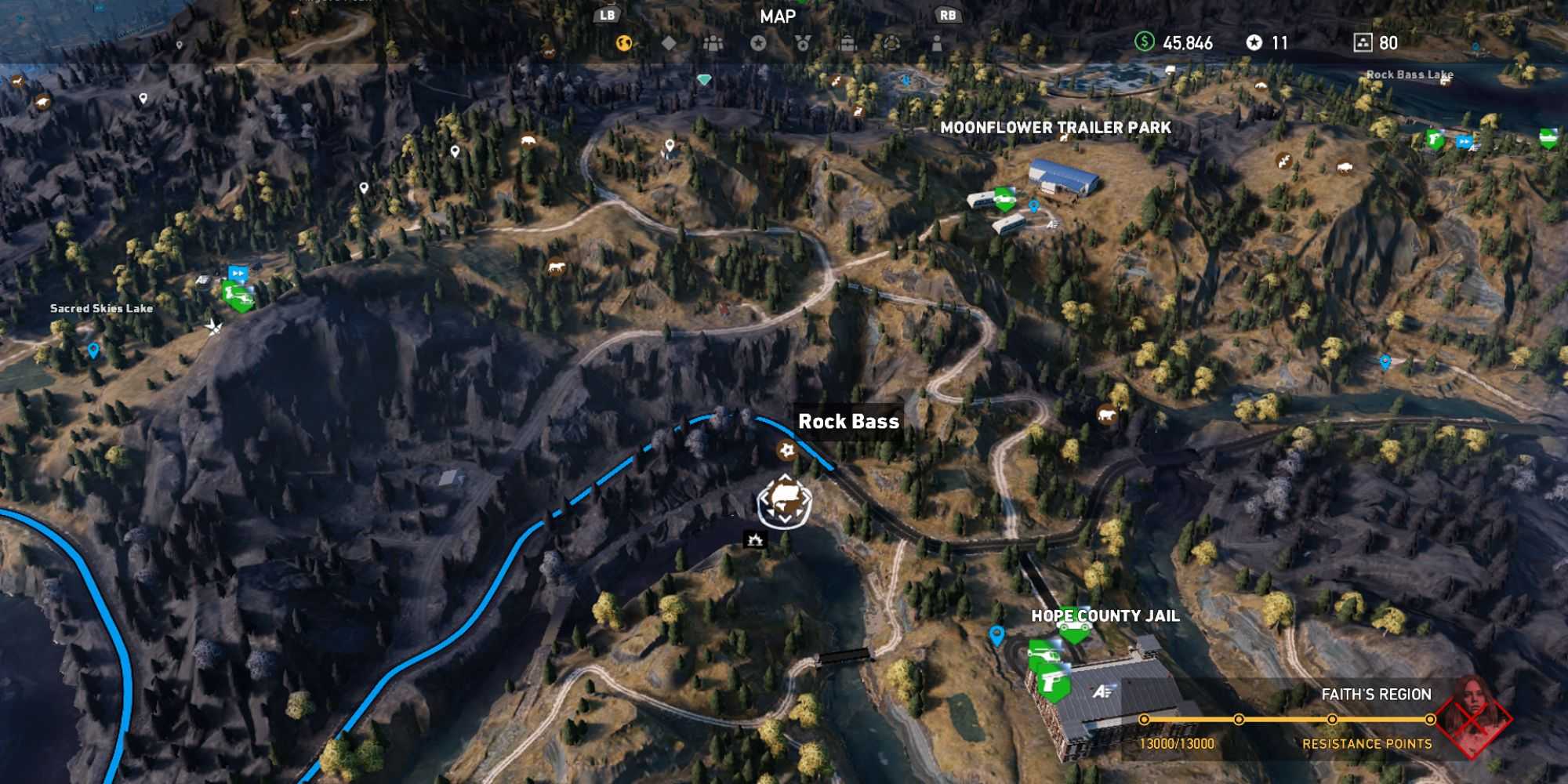The image size is (1568, 784).
Task: Select the blue waypoint pin under Sacred Skies Lake
Action: (x=93, y=350)
